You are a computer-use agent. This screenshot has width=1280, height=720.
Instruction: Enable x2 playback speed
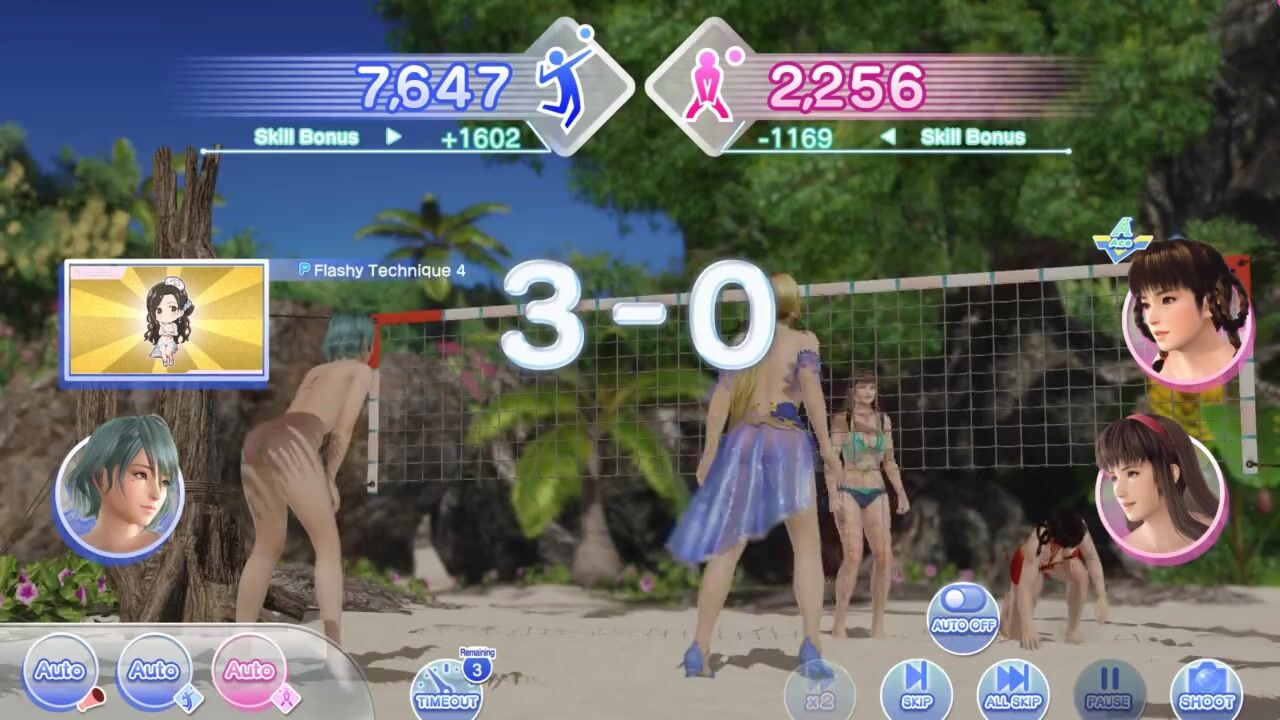pyautogui.click(x=820, y=692)
